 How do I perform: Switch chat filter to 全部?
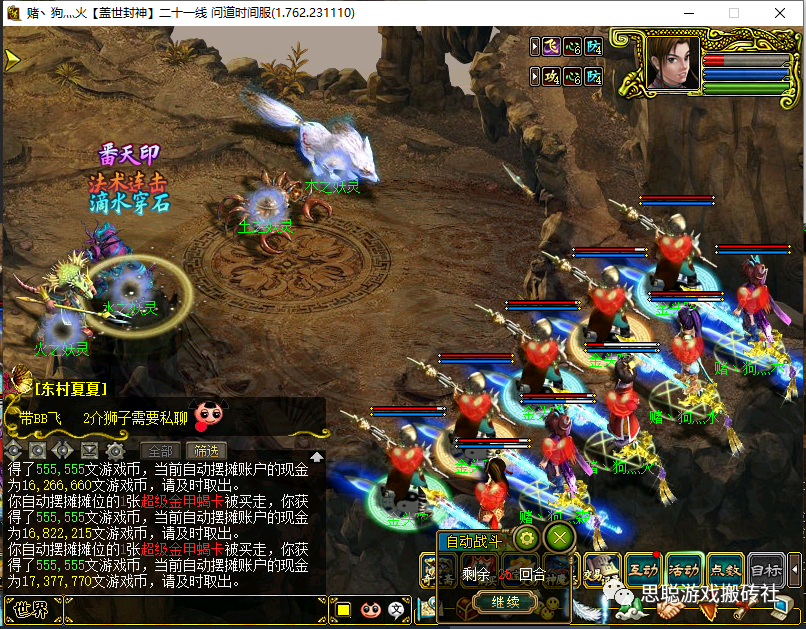(160, 451)
